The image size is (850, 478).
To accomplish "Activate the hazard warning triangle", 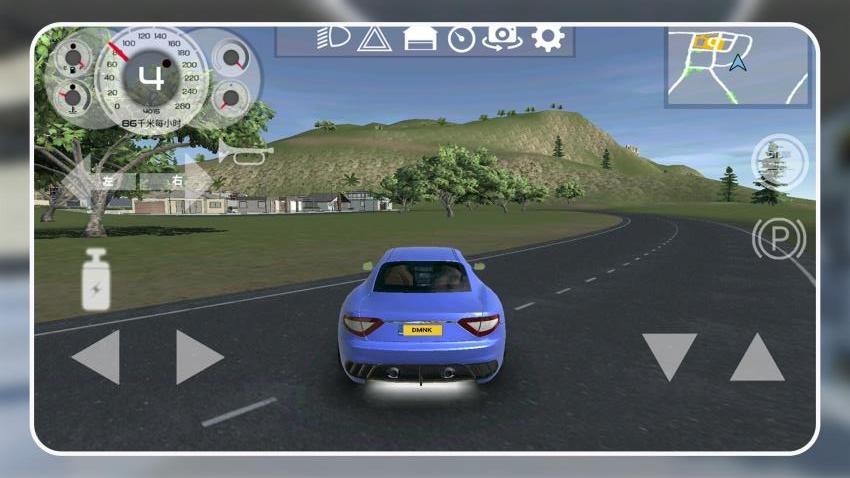I will point(373,39).
